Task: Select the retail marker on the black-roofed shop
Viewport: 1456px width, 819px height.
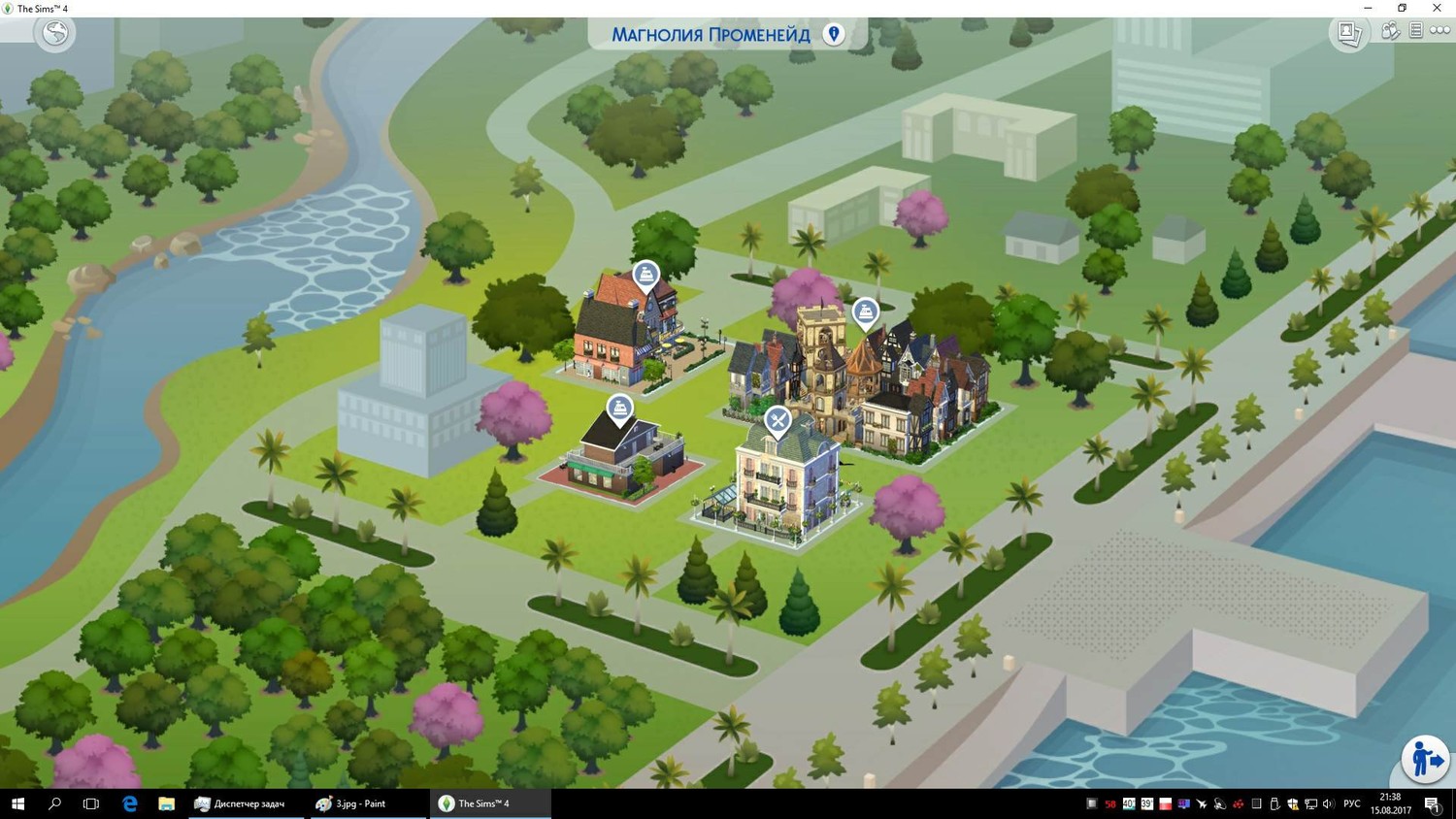Action: click(619, 409)
